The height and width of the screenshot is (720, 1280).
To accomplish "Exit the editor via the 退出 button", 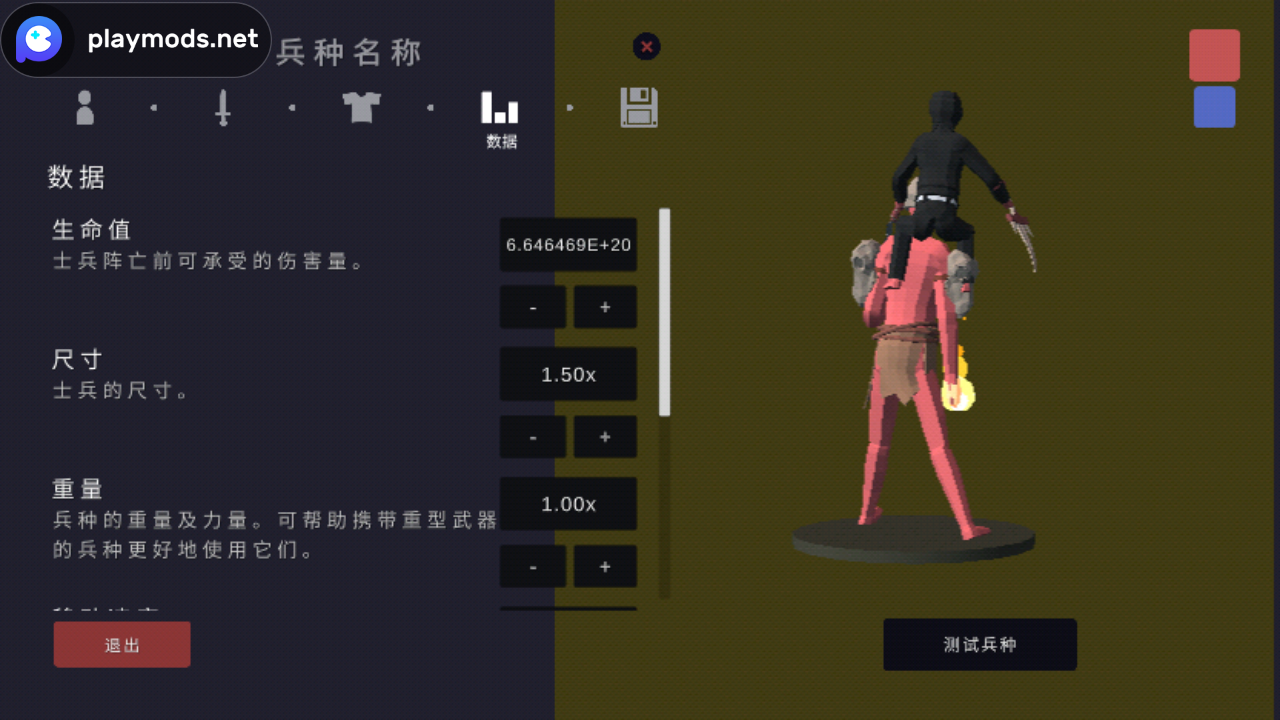I will coord(121,644).
